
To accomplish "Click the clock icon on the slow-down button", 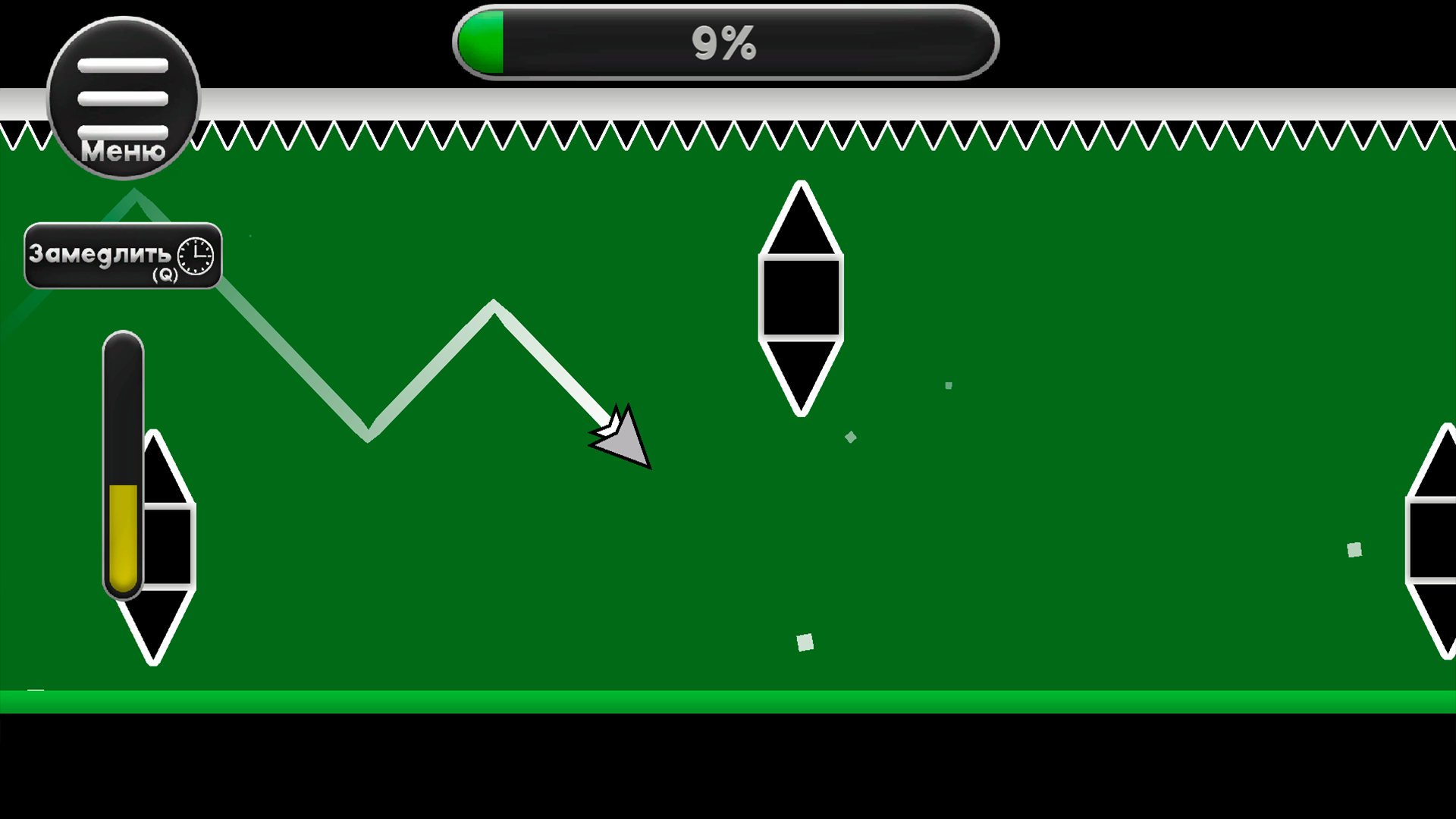I will point(194,257).
